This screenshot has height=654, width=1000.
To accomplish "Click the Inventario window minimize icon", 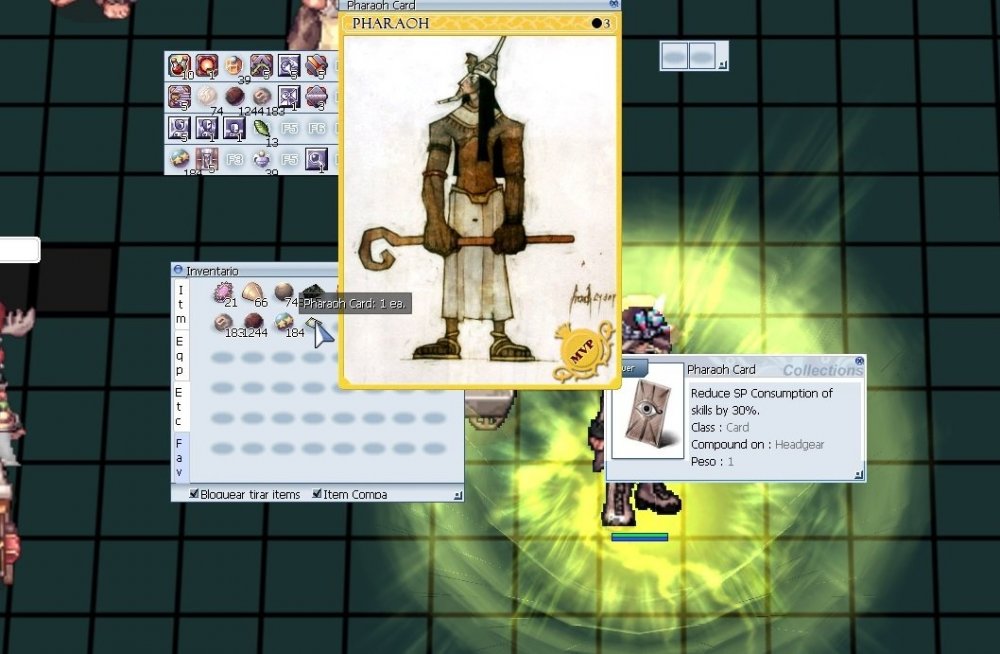I will click(x=178, y=270).
